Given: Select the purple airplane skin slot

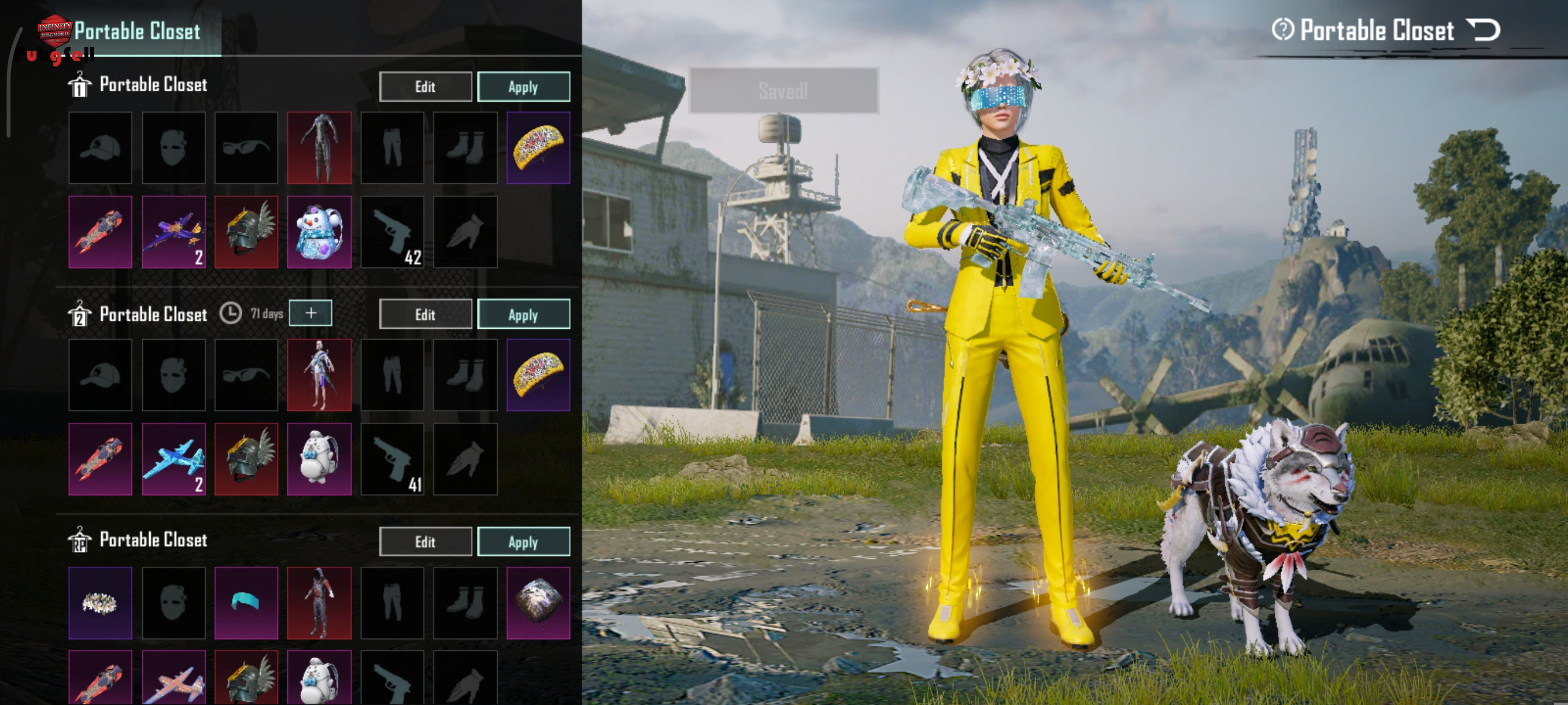Looking at the screenshot, I should click(x=173, y=232).
